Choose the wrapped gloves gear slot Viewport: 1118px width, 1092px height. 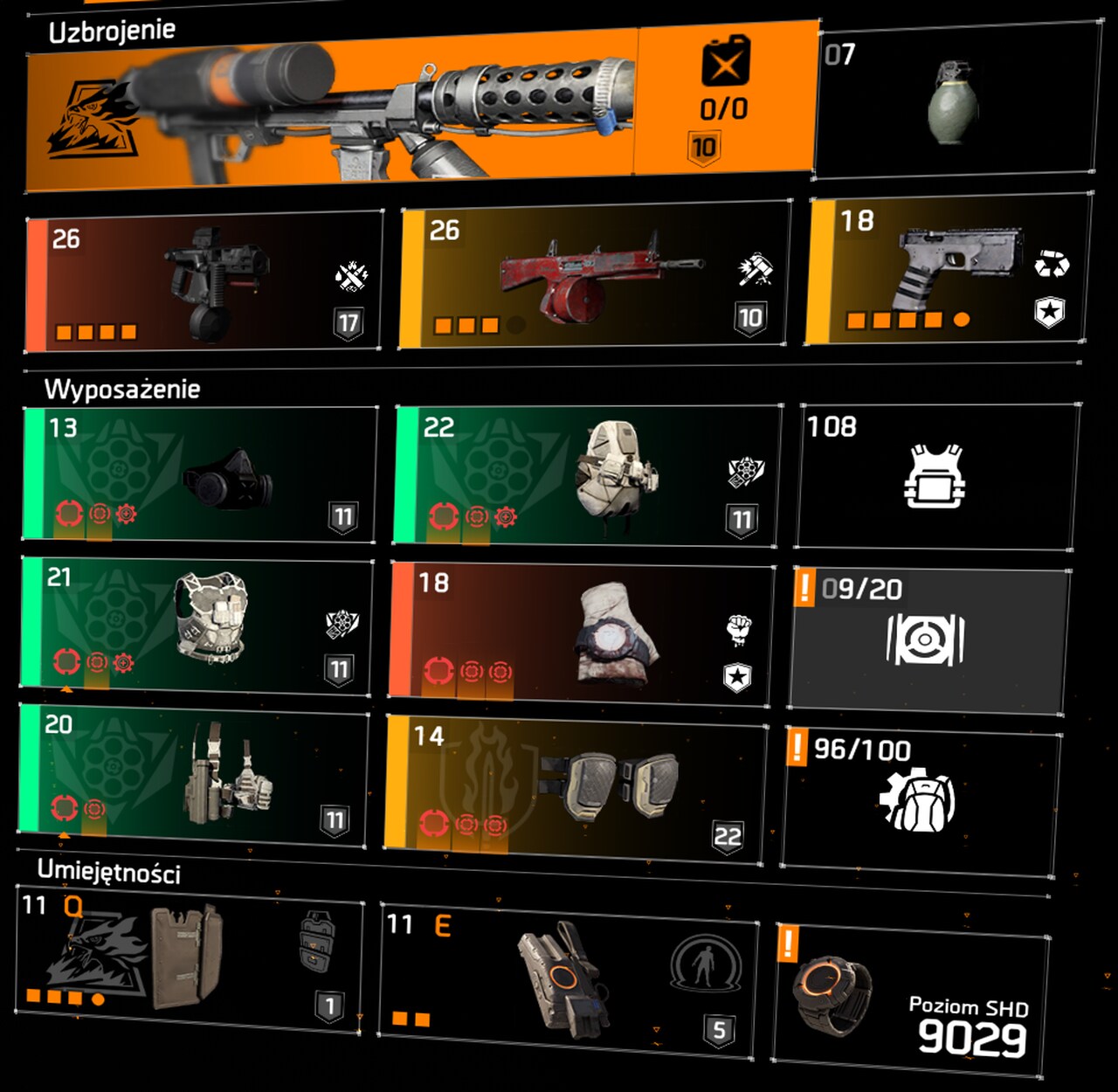tap(582, 635)
